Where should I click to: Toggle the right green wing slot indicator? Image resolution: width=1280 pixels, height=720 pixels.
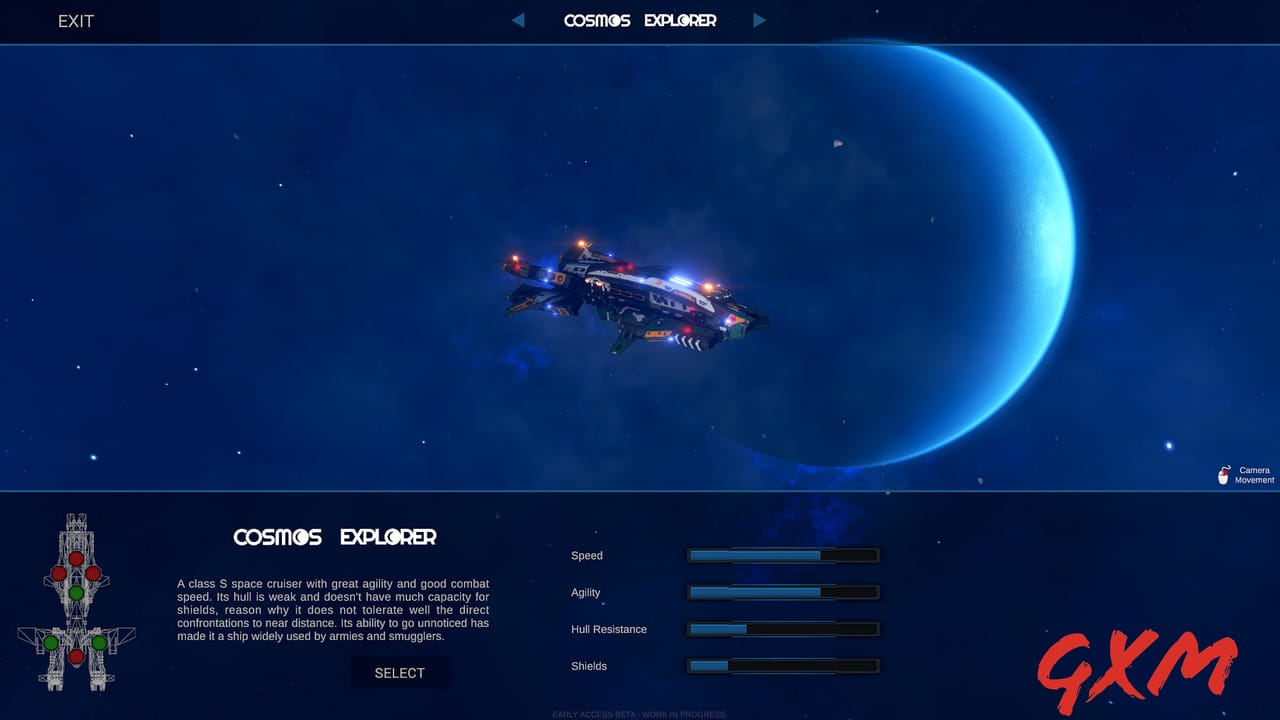click(100, 642)
